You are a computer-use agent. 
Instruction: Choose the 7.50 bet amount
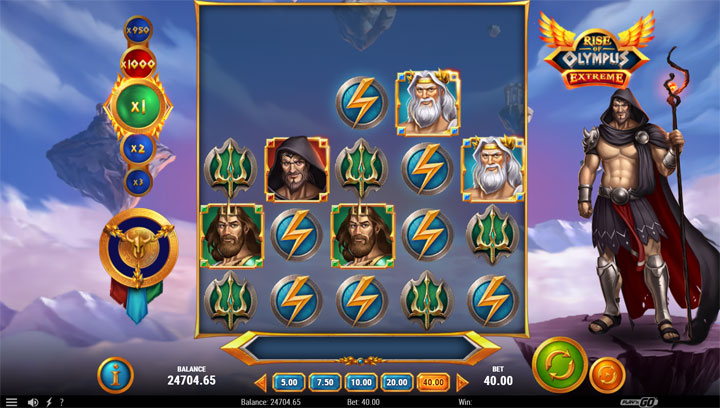tap(324, 382)
